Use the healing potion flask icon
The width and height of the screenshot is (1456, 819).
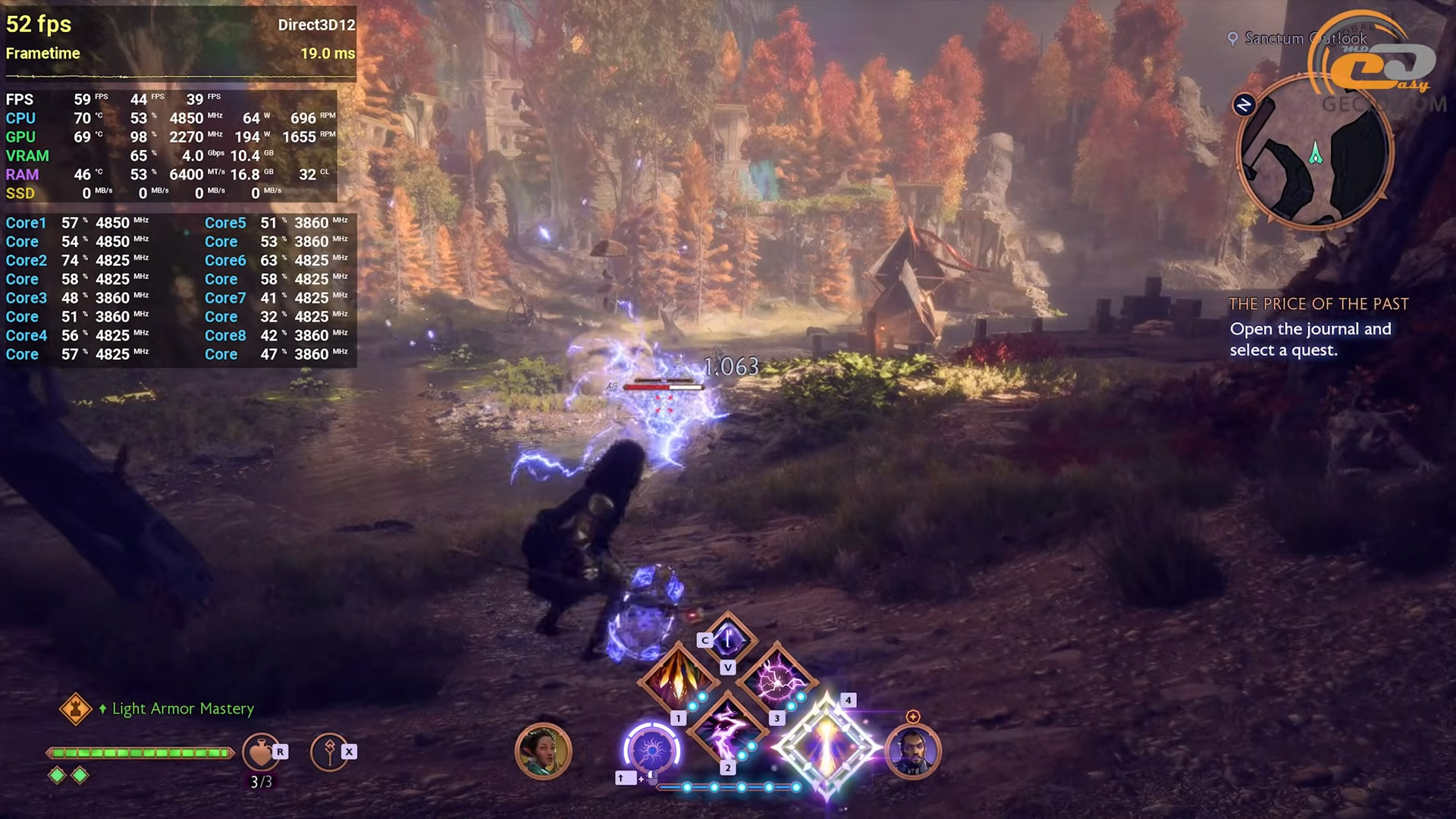[260, 752]
